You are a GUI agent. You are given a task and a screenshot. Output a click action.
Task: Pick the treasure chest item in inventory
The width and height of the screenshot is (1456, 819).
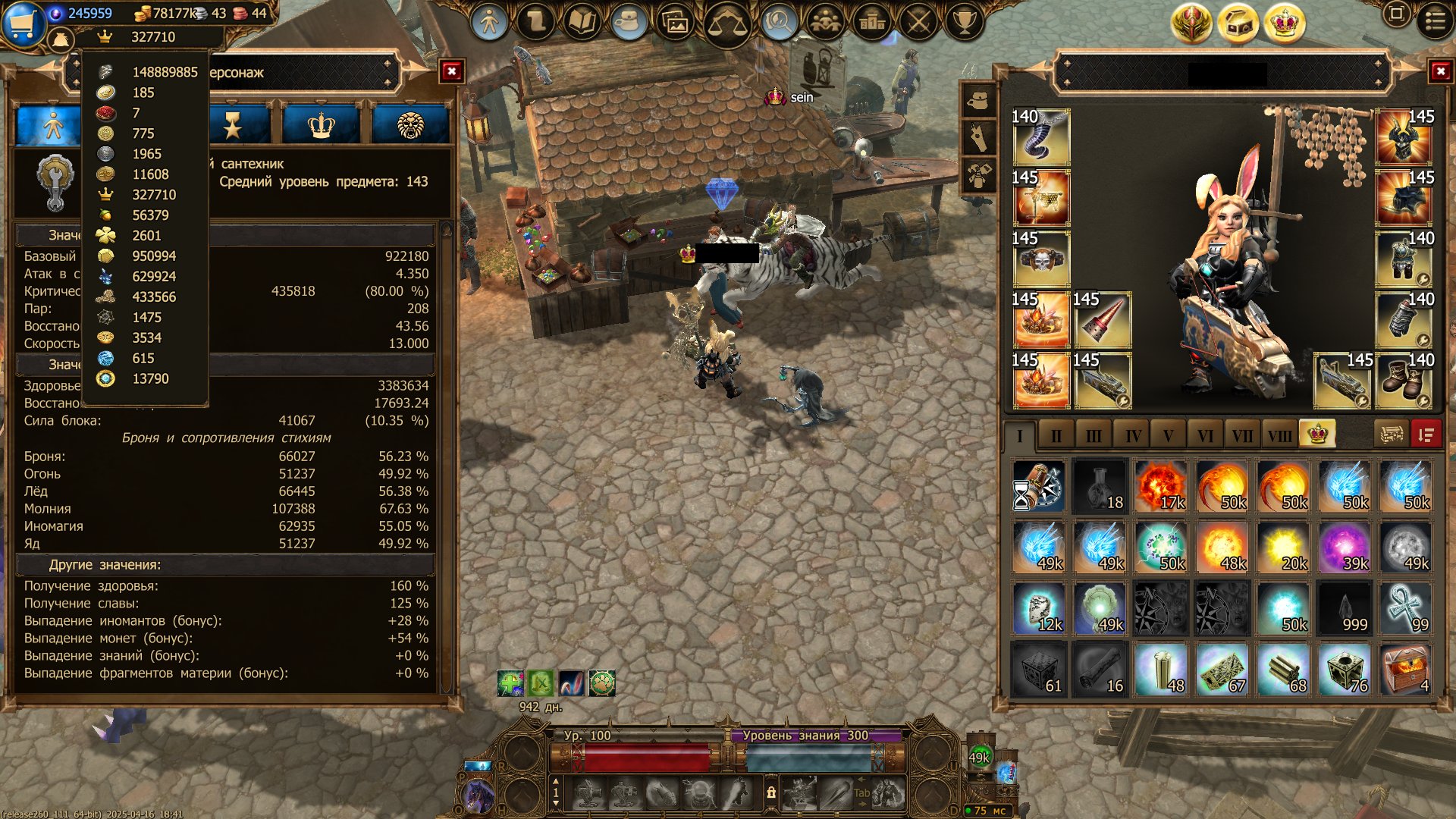pyautogui.click(x=1405, y=670)
